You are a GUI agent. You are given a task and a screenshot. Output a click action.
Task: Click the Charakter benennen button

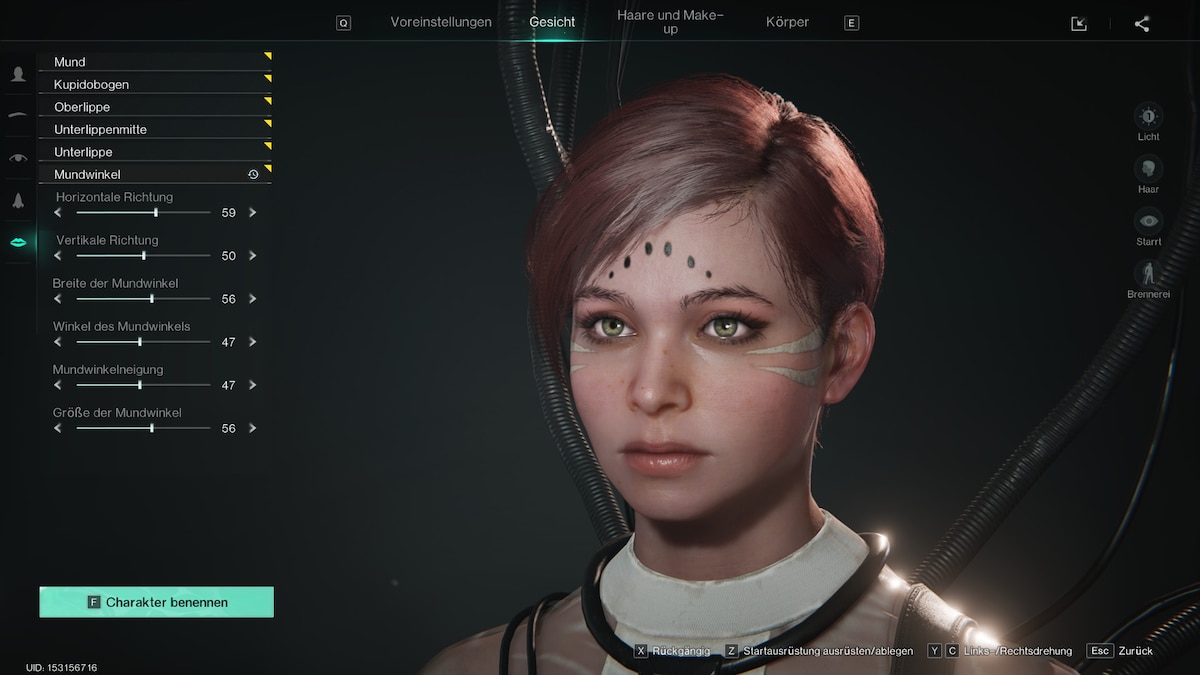point(156,602)
